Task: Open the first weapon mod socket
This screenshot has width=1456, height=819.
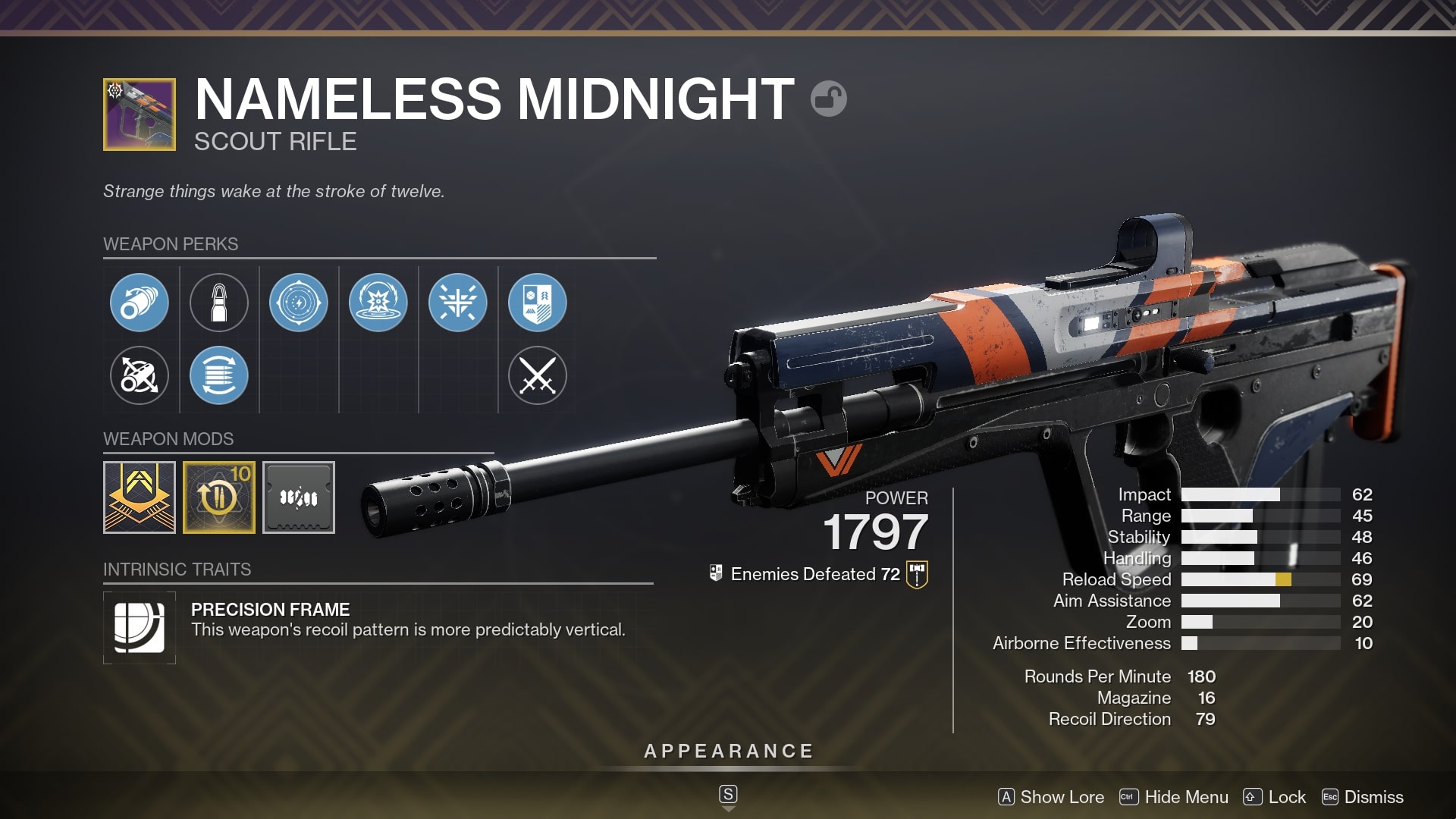Action: (x=140, y=497)
